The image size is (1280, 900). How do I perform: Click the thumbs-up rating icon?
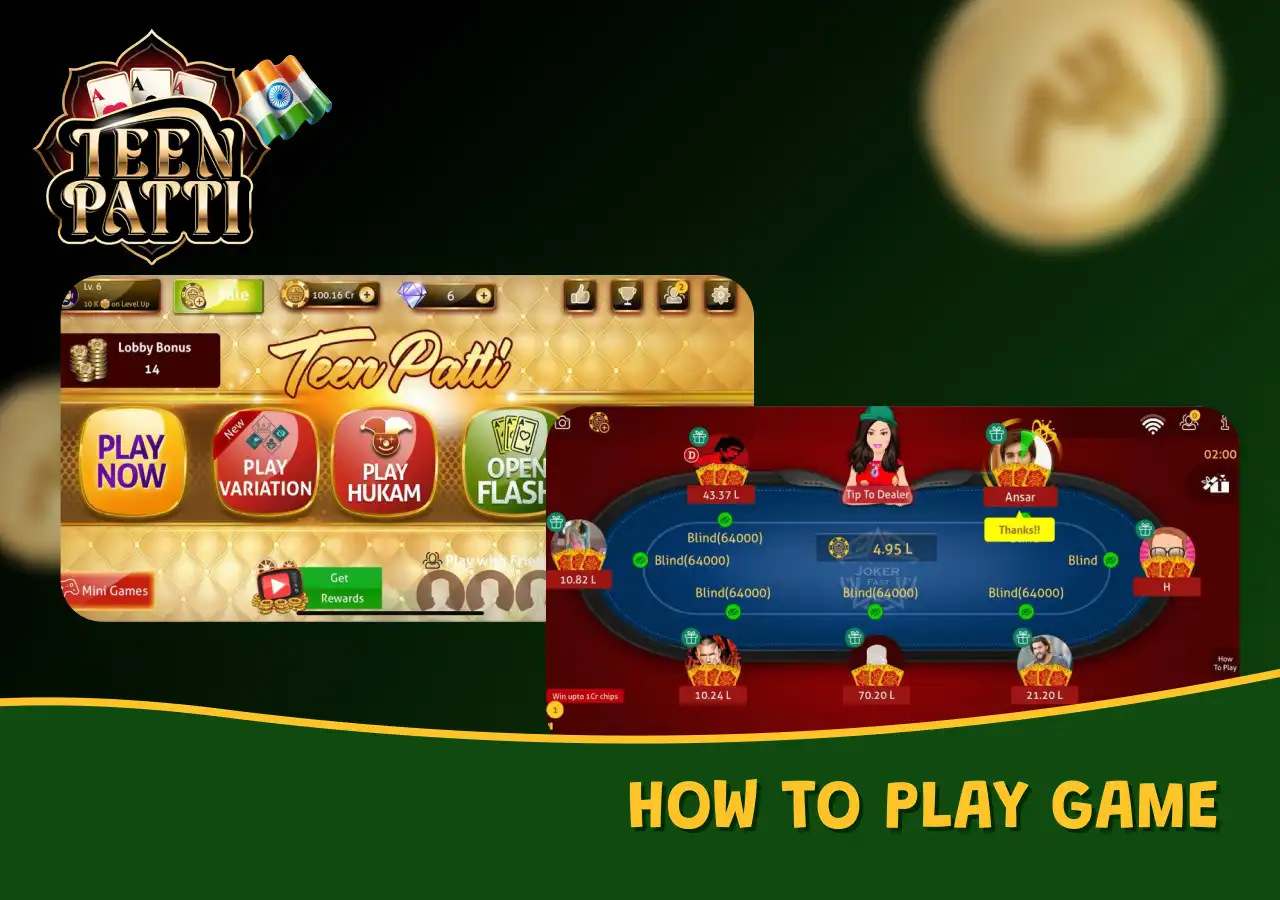580,296
